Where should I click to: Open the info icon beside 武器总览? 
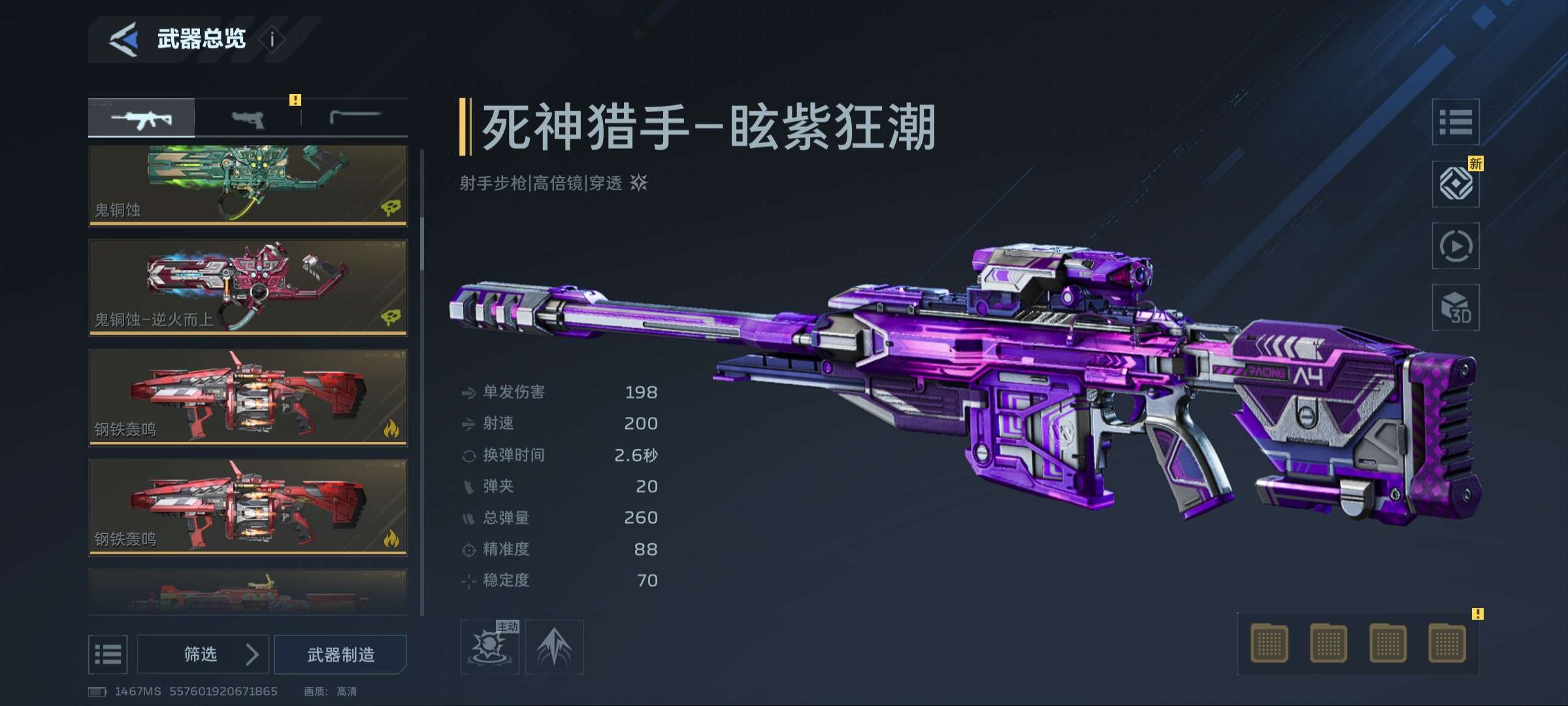272,39
